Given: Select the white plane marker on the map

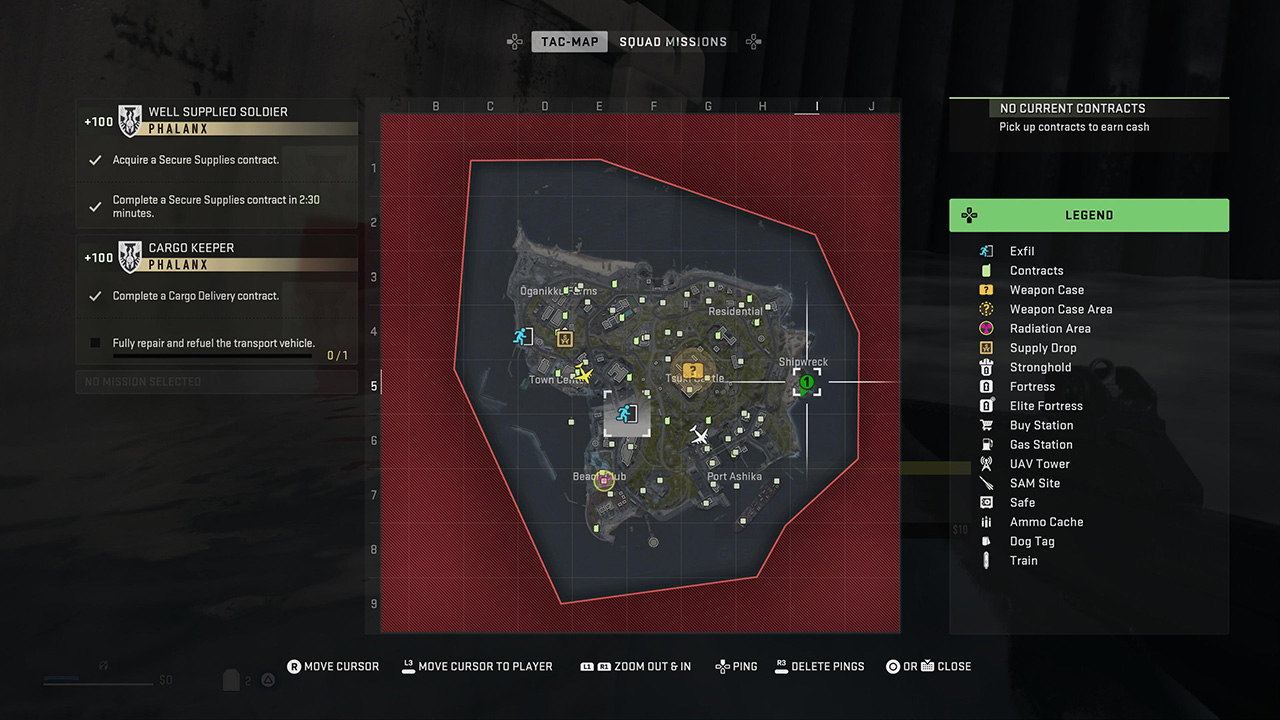Looking at the screenshot, I should (700, 435).
